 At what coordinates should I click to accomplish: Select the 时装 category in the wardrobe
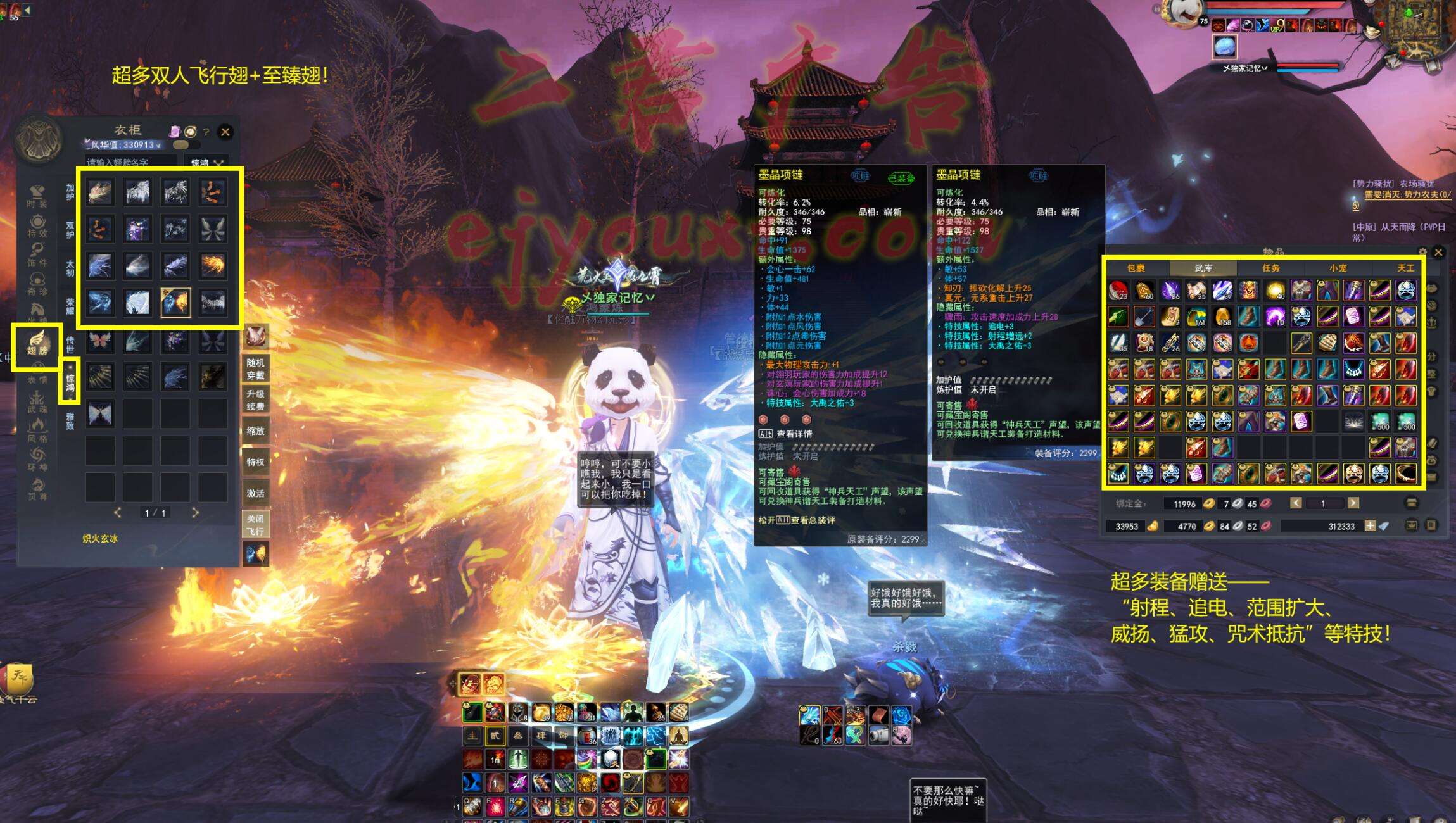(37, 196)
